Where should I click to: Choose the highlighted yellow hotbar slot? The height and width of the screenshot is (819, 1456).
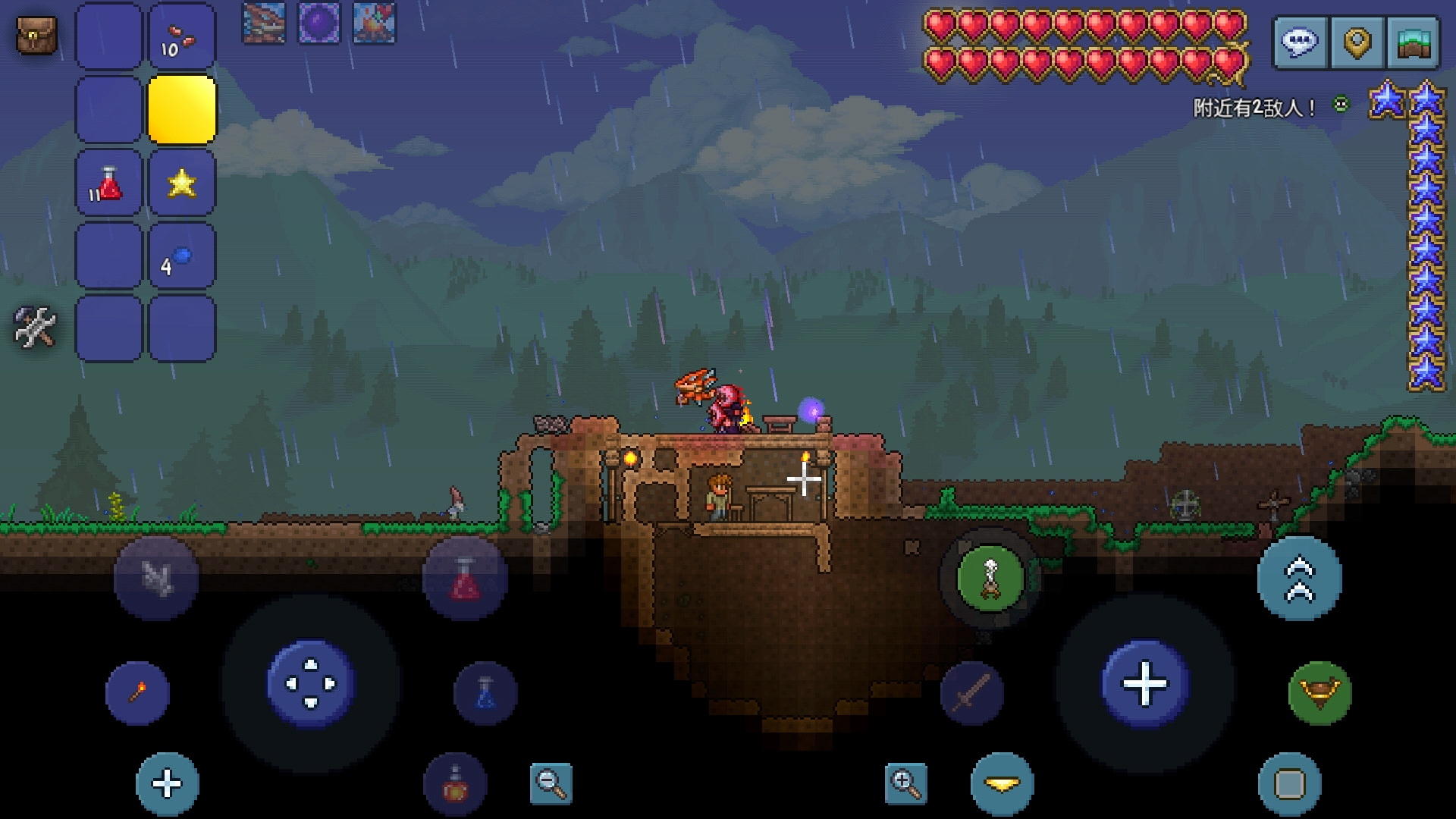click(x=182, y=109)
